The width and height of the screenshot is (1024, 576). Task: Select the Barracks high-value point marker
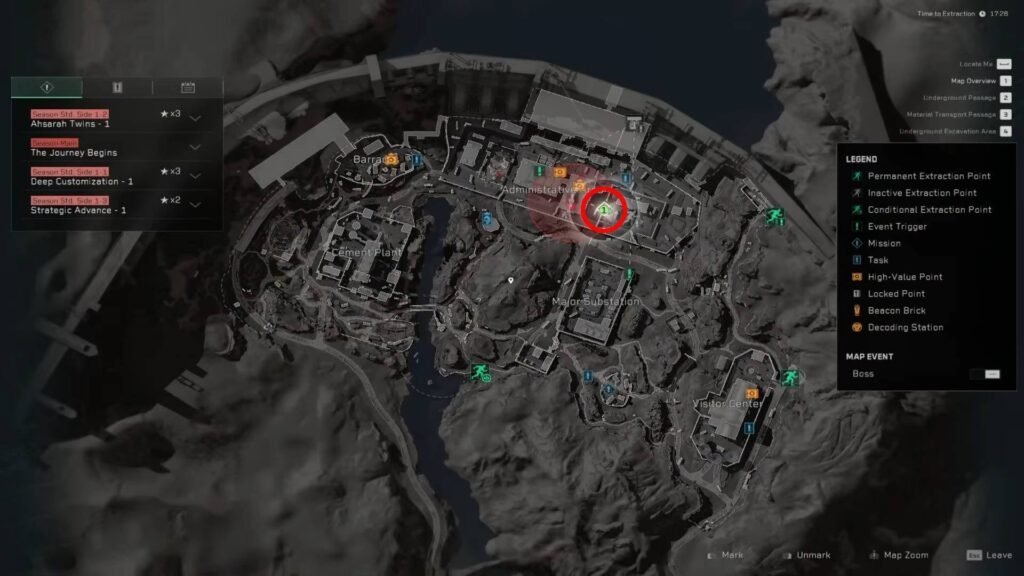coord(393,158)
